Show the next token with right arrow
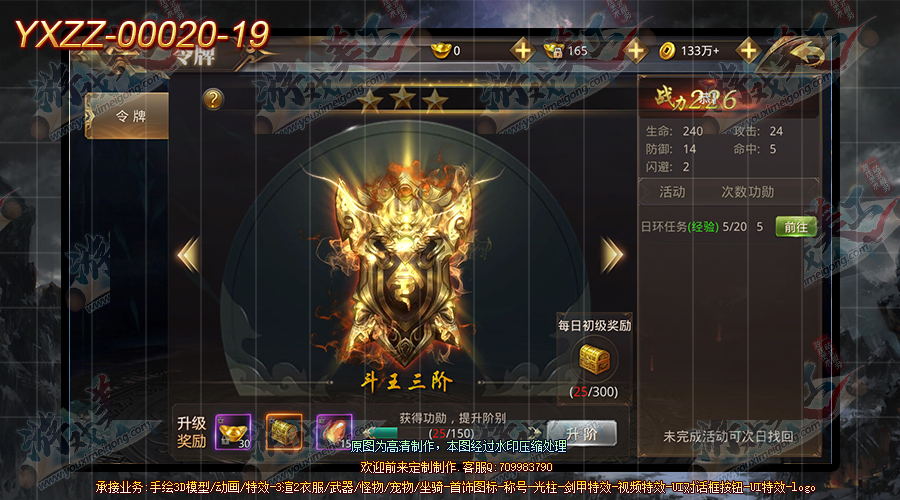This screenshot has height=500, width=900. pos(612,254)
